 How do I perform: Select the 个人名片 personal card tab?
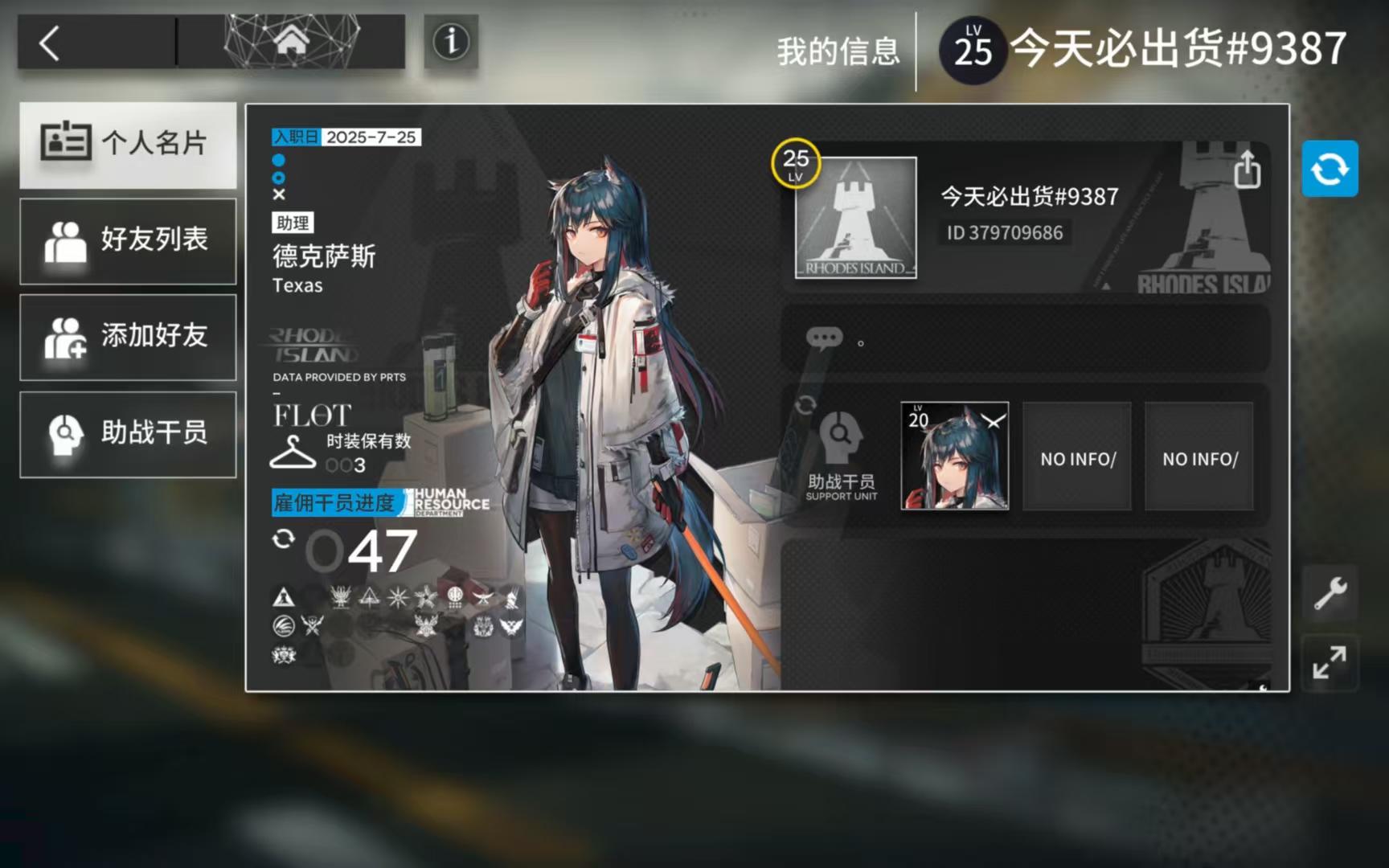click(129, 145)
